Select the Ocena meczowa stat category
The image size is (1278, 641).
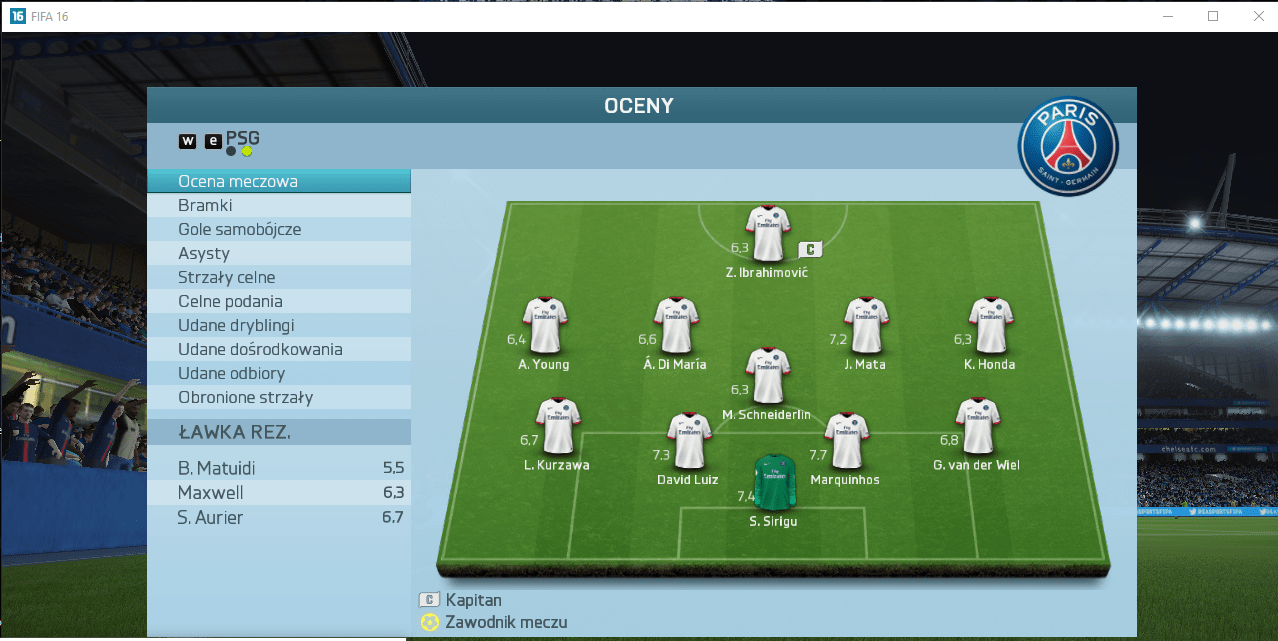pyautogui.click(x=278, y=182)
